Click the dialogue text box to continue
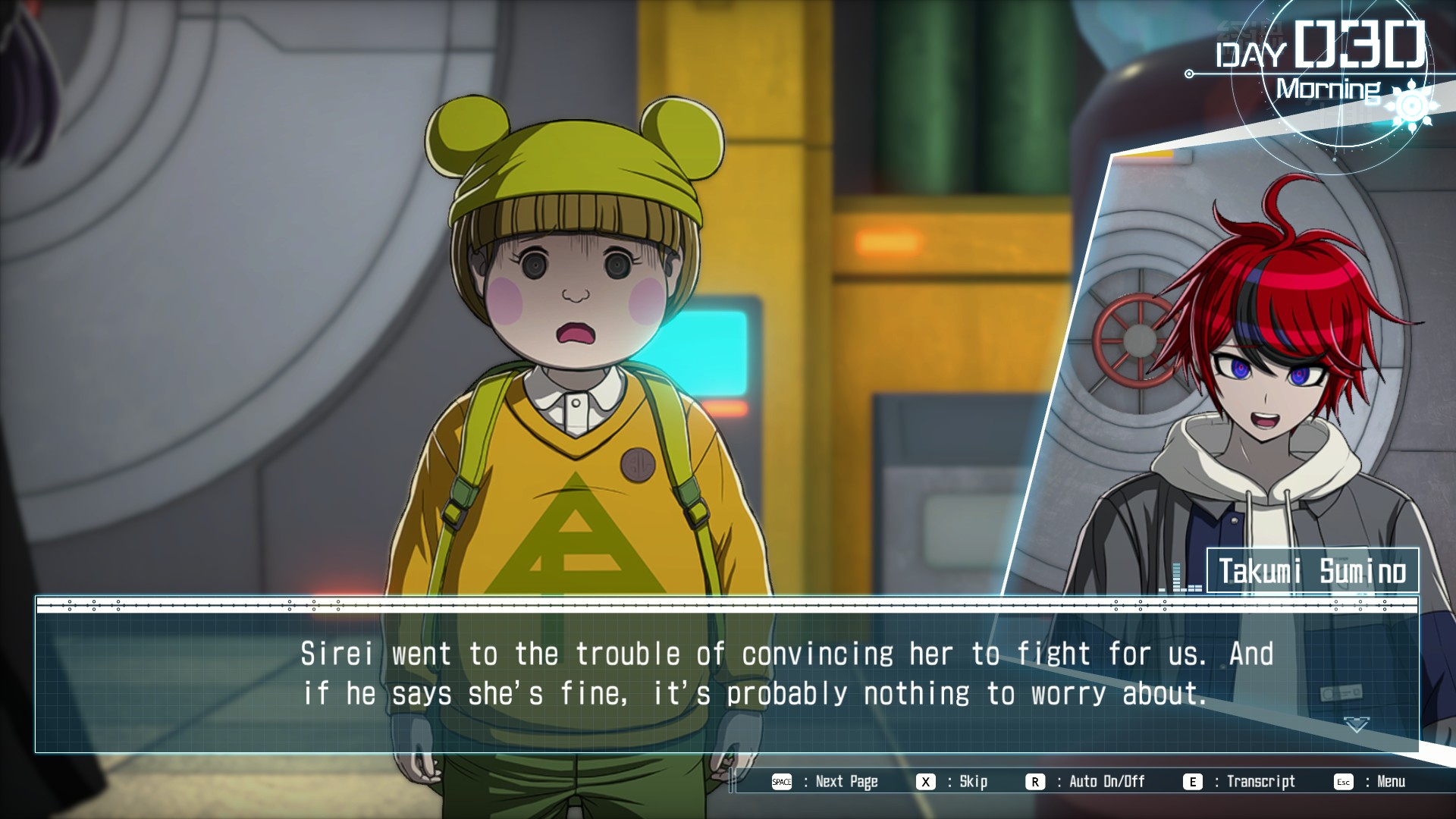1456x819 pixels. click(726, 675)
